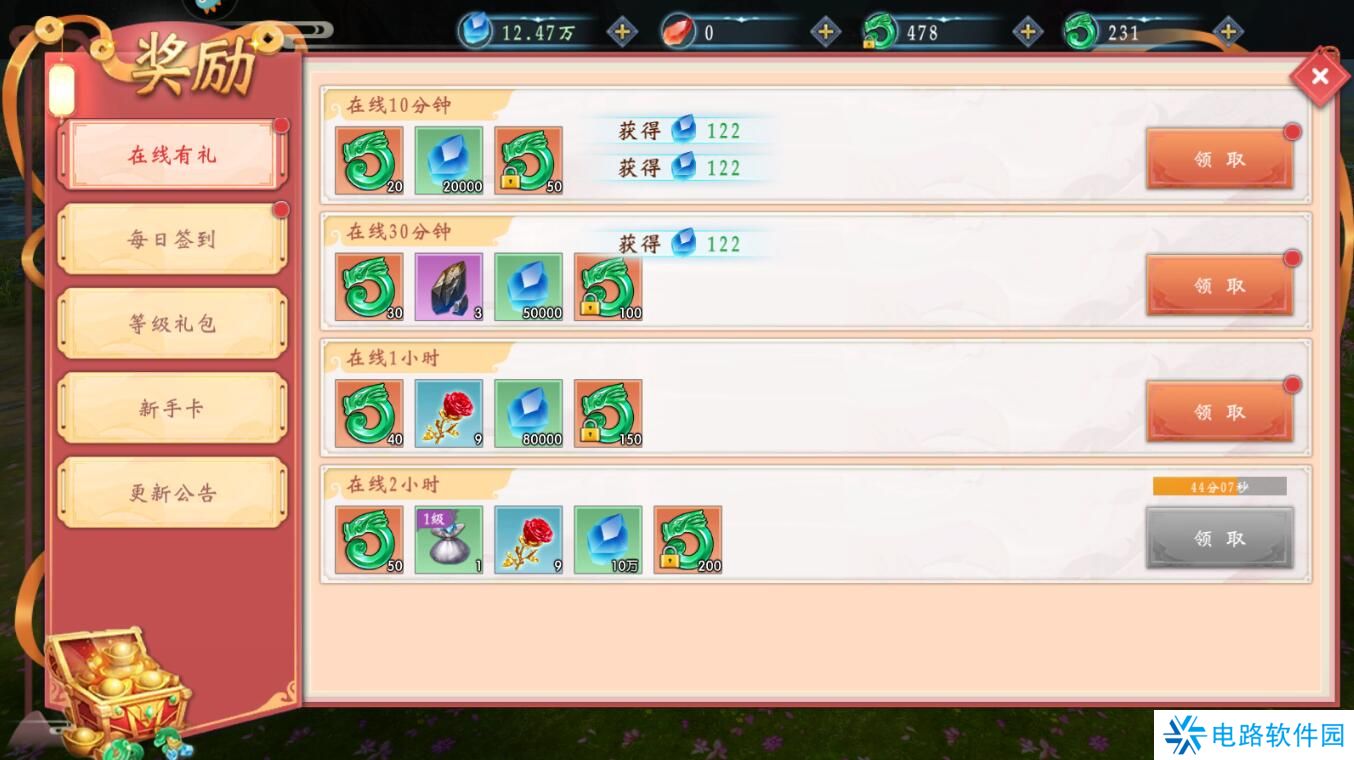Click the plus beside the 12.47万 currency

tap(622, 31)
